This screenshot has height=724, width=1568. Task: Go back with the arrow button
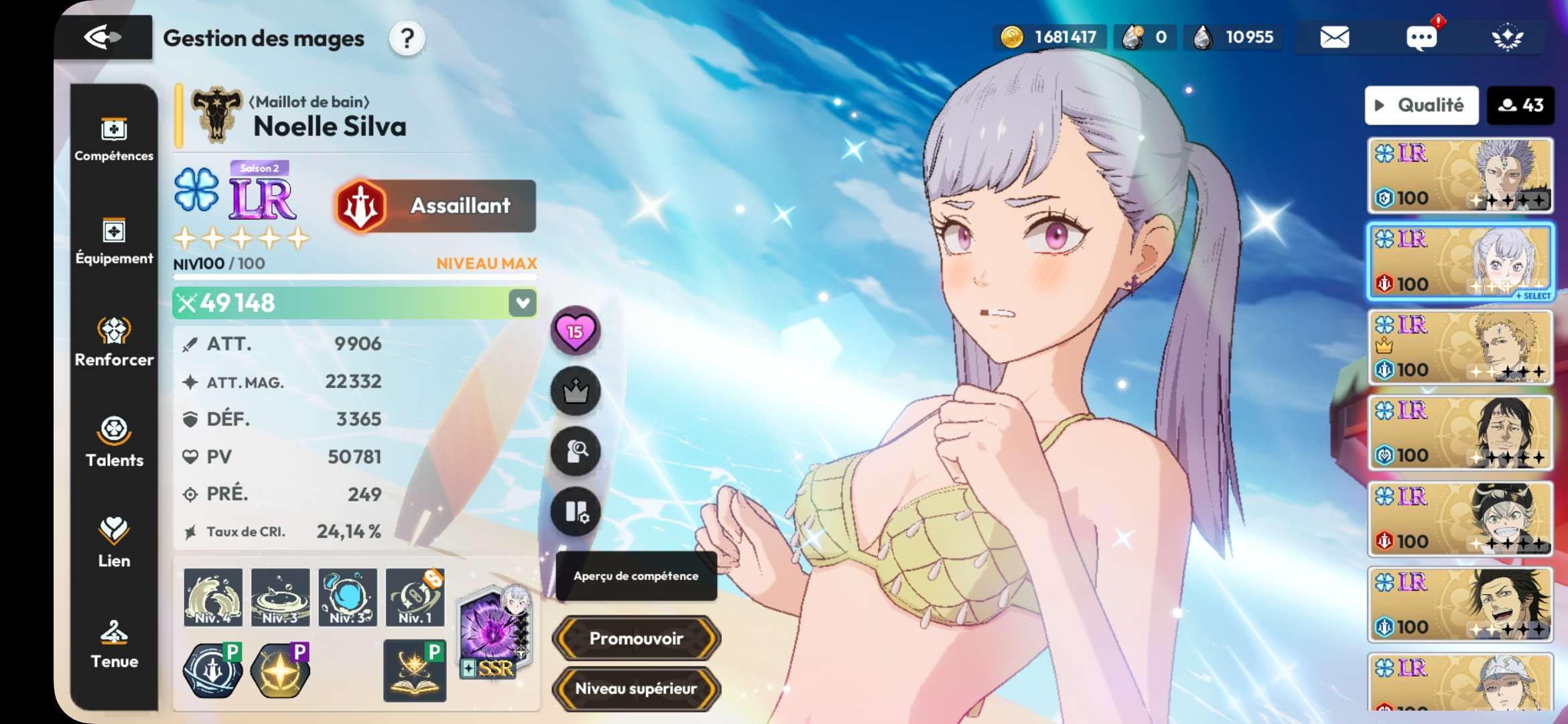click(103, 37)
